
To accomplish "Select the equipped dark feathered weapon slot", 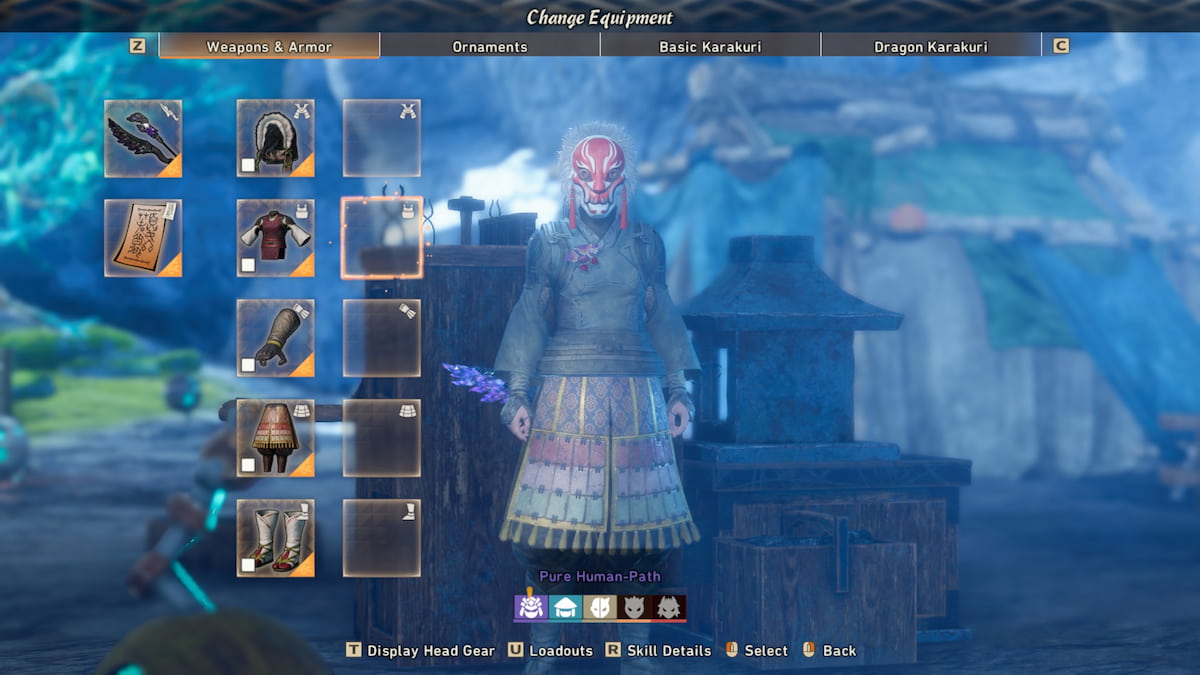I will pyautogui.click(x=143, y=139).
